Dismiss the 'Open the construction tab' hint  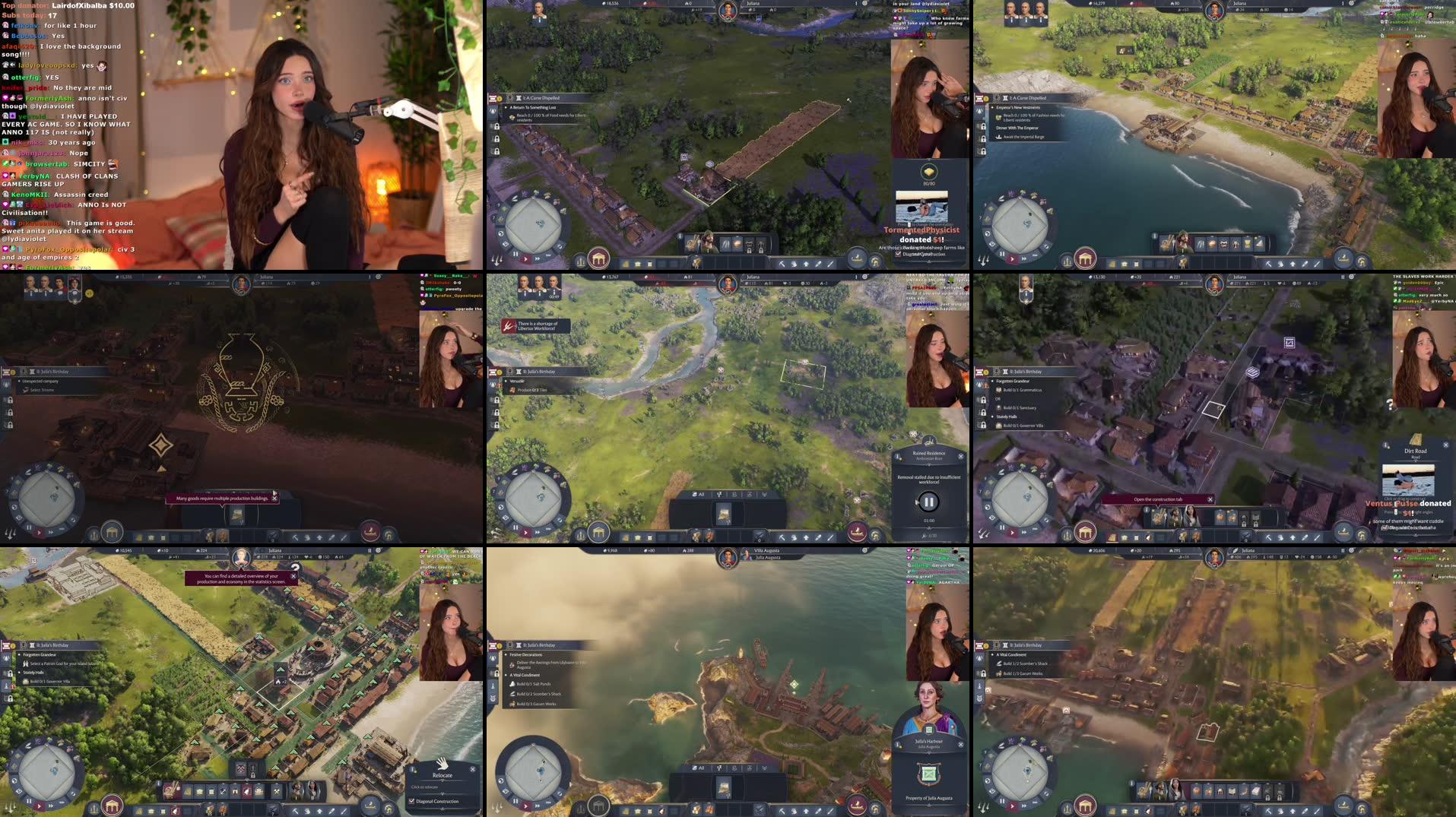tap(1210, 499)
